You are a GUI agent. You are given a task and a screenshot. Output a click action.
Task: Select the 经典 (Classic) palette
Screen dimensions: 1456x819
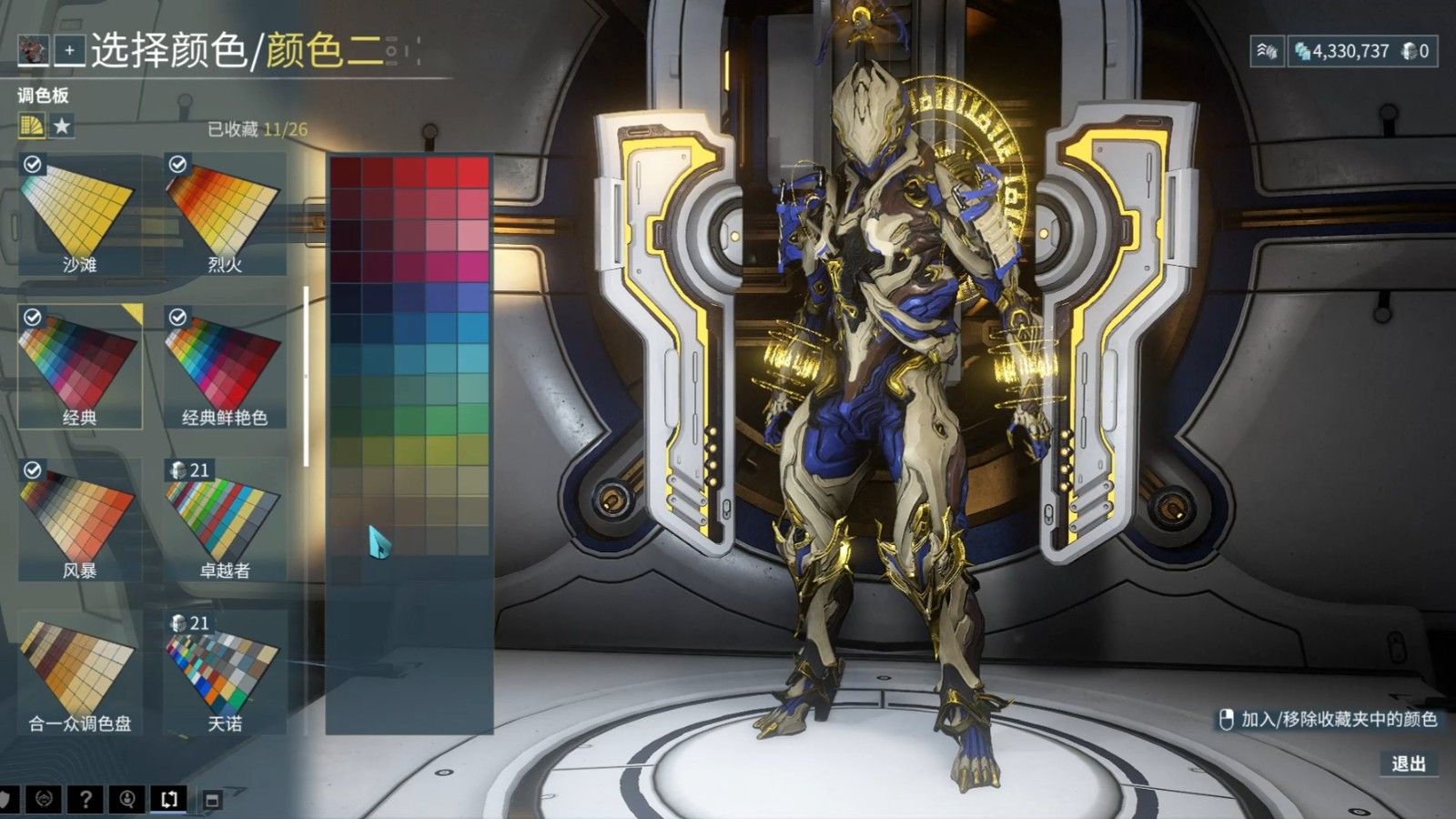(80, 367)
